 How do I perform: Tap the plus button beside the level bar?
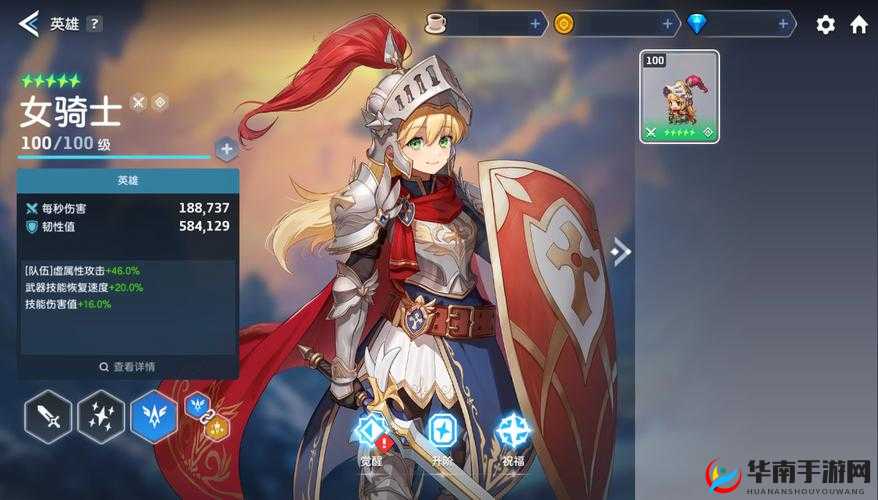(226, 150)
